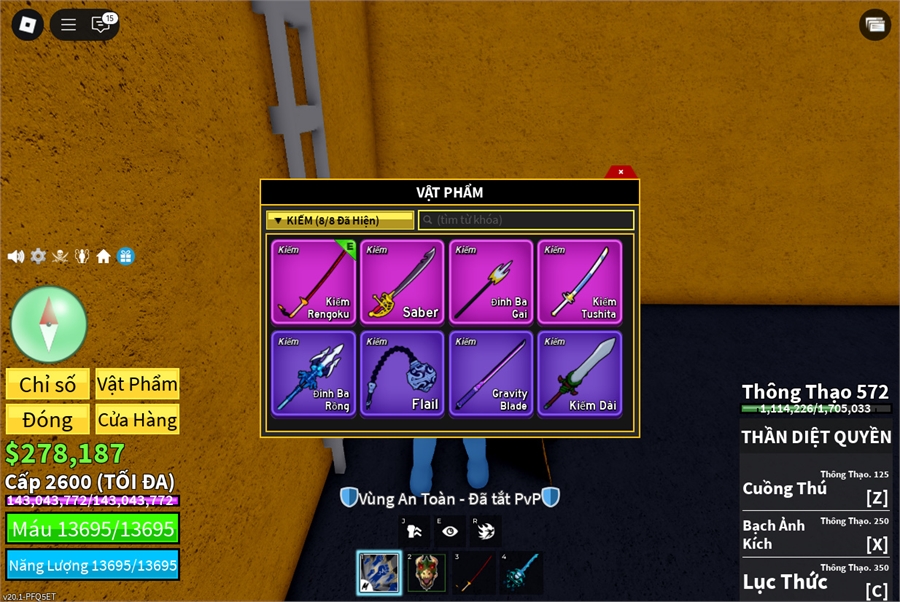The width and height of the screenshot is (900, 602).
Task: Open the Cửa Hàng shop
Action: click(x=137, y=419)
